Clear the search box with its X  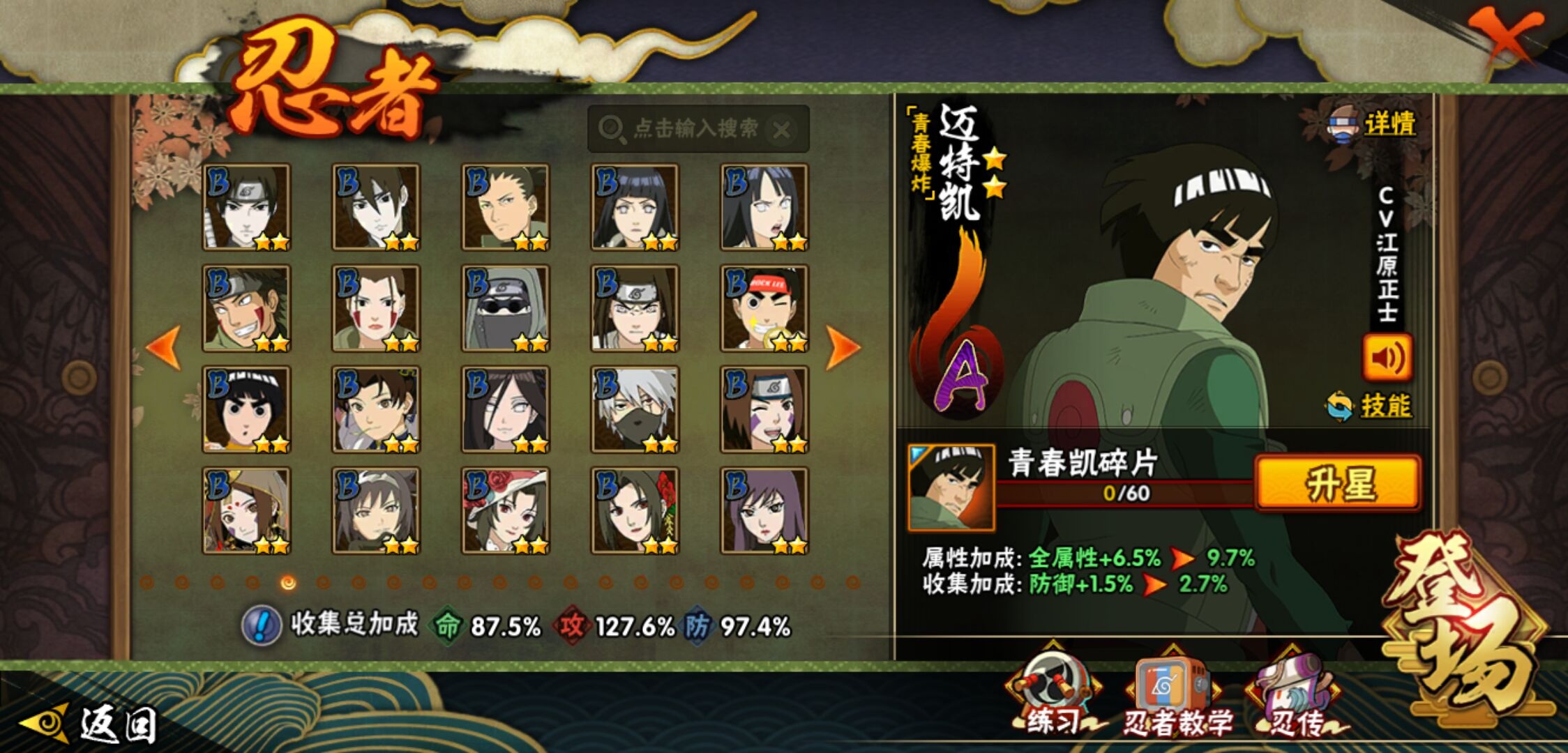click(x=782, y=129)
